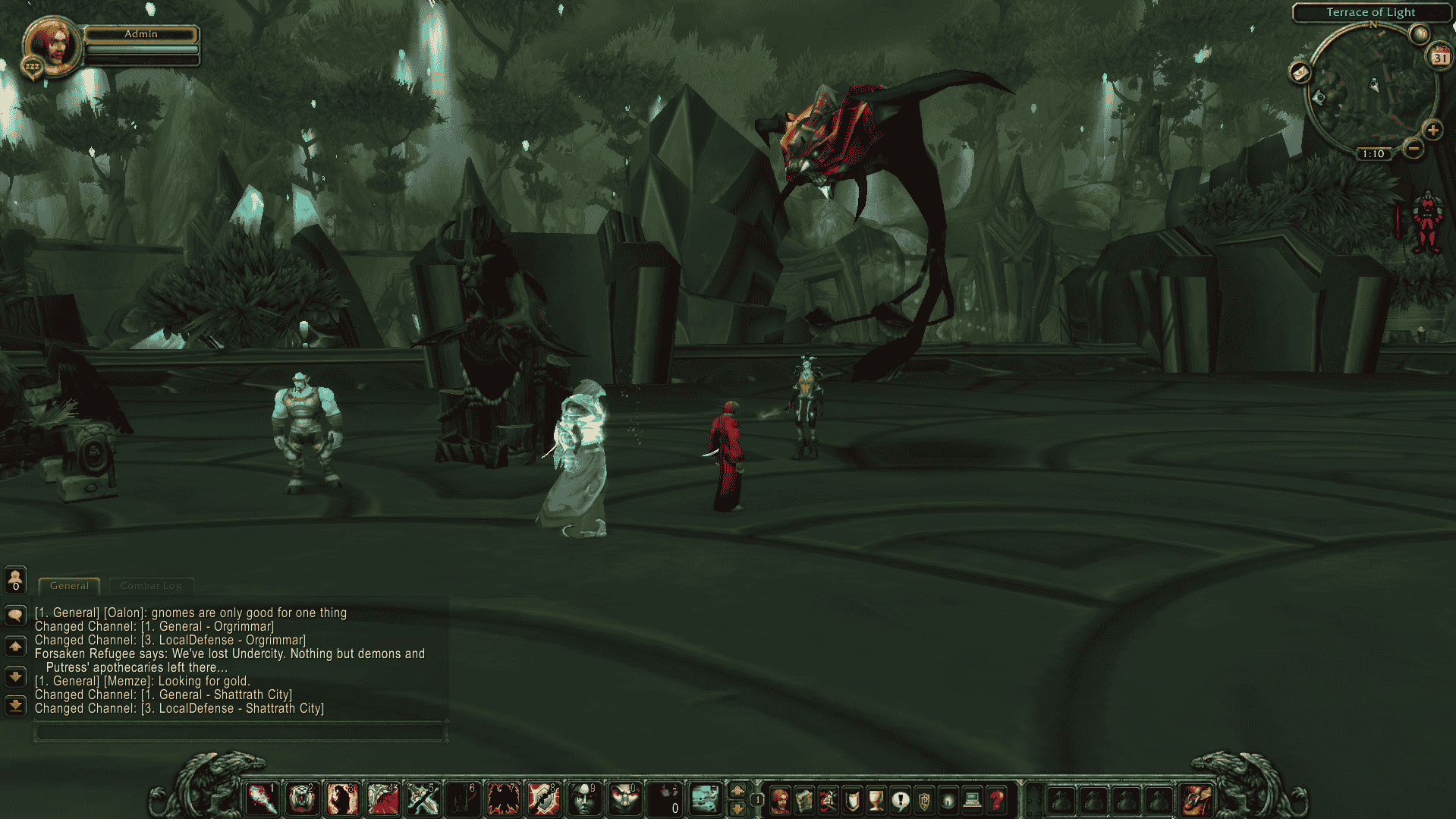Image resolution: width=1456 pixels, height=819 pixels.
Task: Open the character info micro button
Action: (x=779, y=800)
